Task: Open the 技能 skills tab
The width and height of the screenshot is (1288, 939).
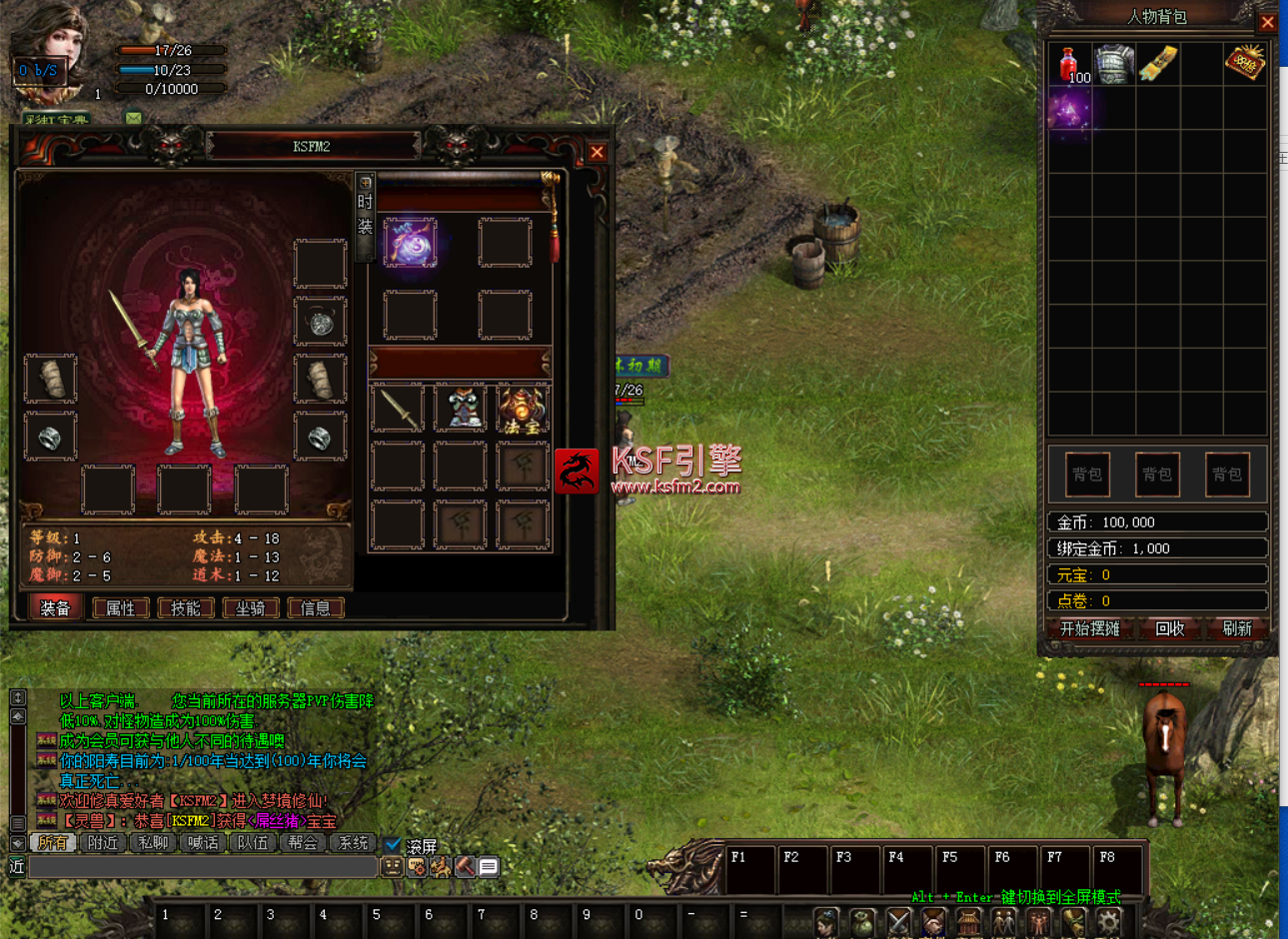Action: coord(186,607)
